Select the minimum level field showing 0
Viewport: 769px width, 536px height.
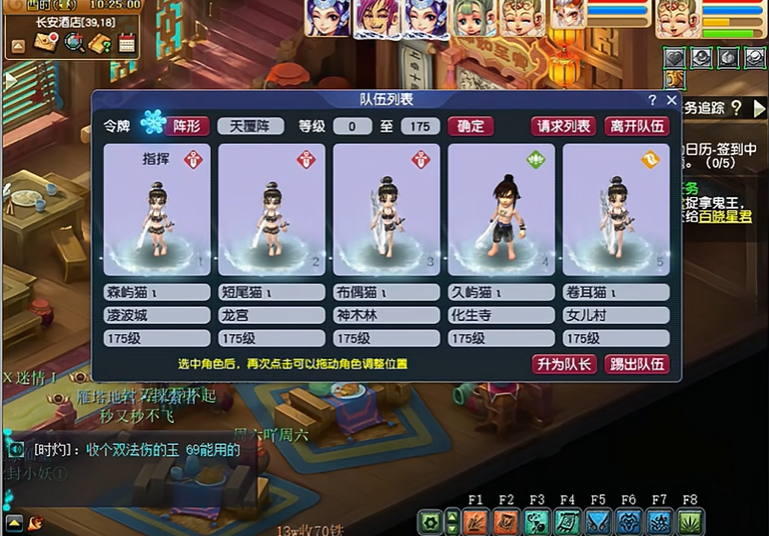pyautogui.click(x=353, y=126)
